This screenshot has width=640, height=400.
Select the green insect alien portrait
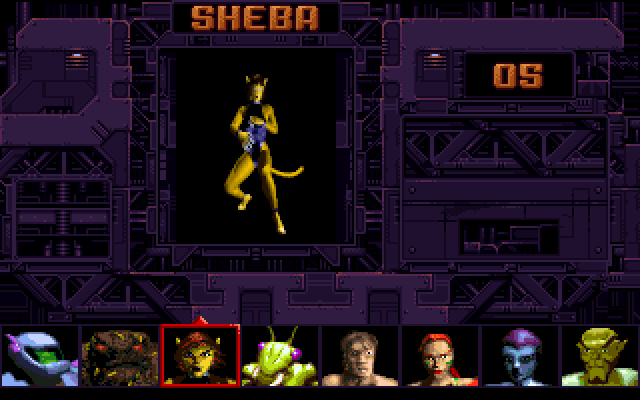pos(279,357)
